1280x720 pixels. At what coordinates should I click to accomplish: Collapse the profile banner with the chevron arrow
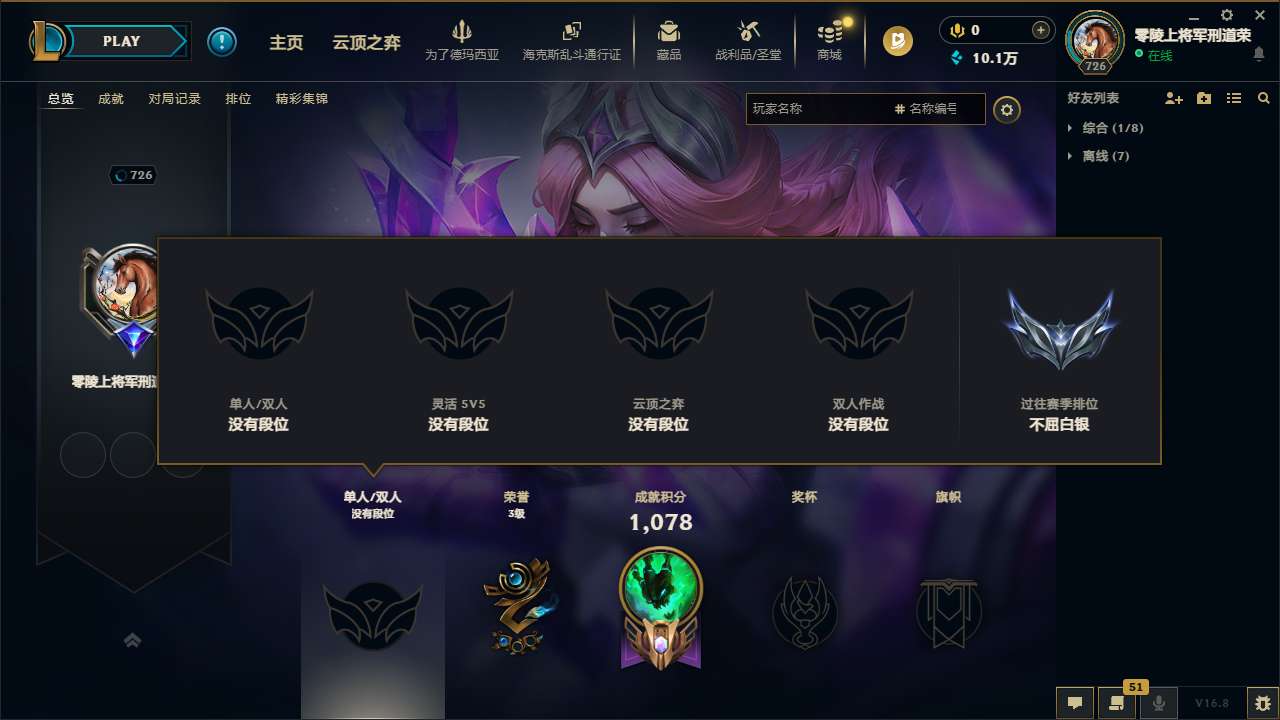tap(133, 640)
